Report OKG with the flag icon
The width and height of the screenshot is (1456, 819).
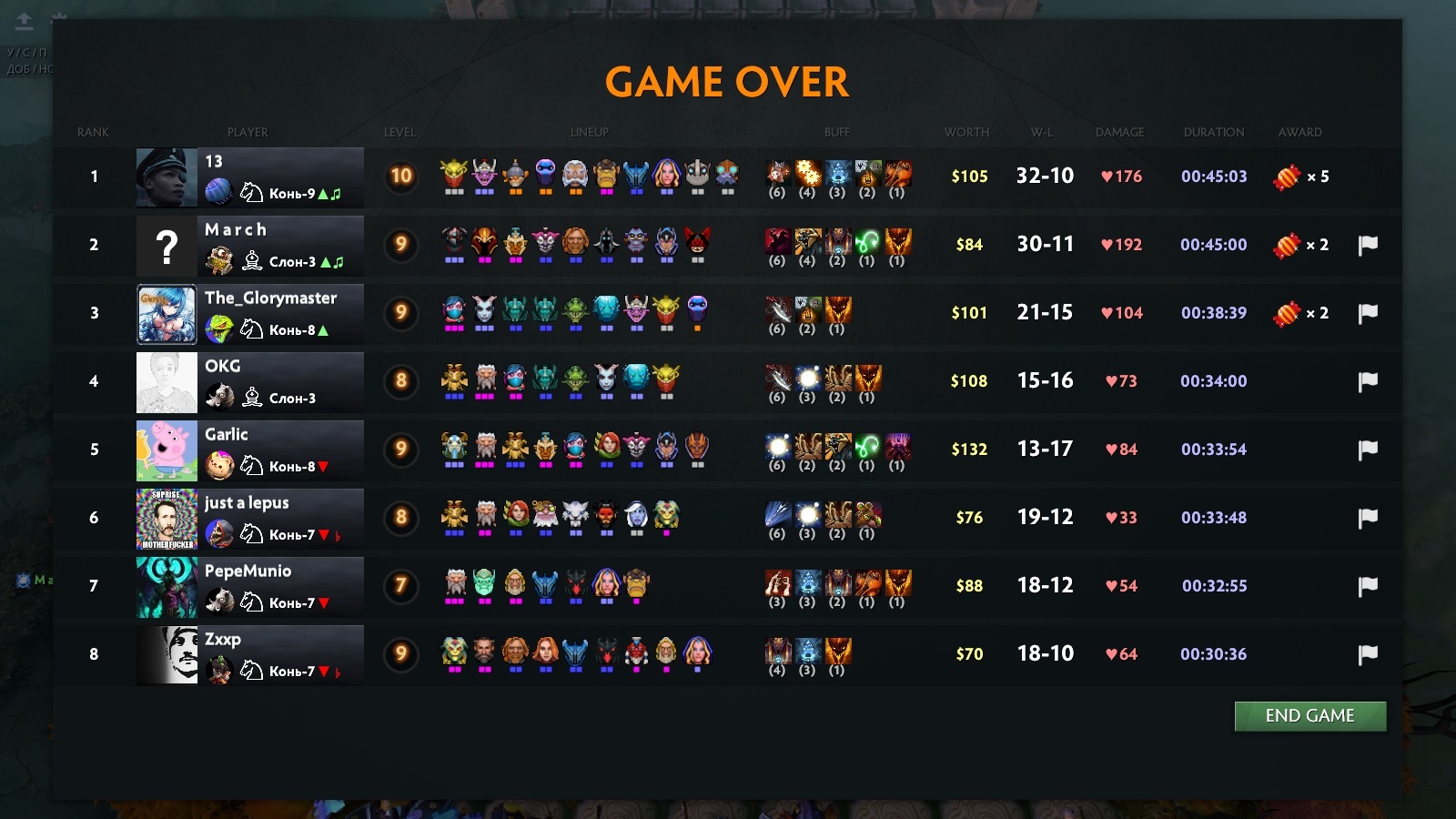(1368, 381)
